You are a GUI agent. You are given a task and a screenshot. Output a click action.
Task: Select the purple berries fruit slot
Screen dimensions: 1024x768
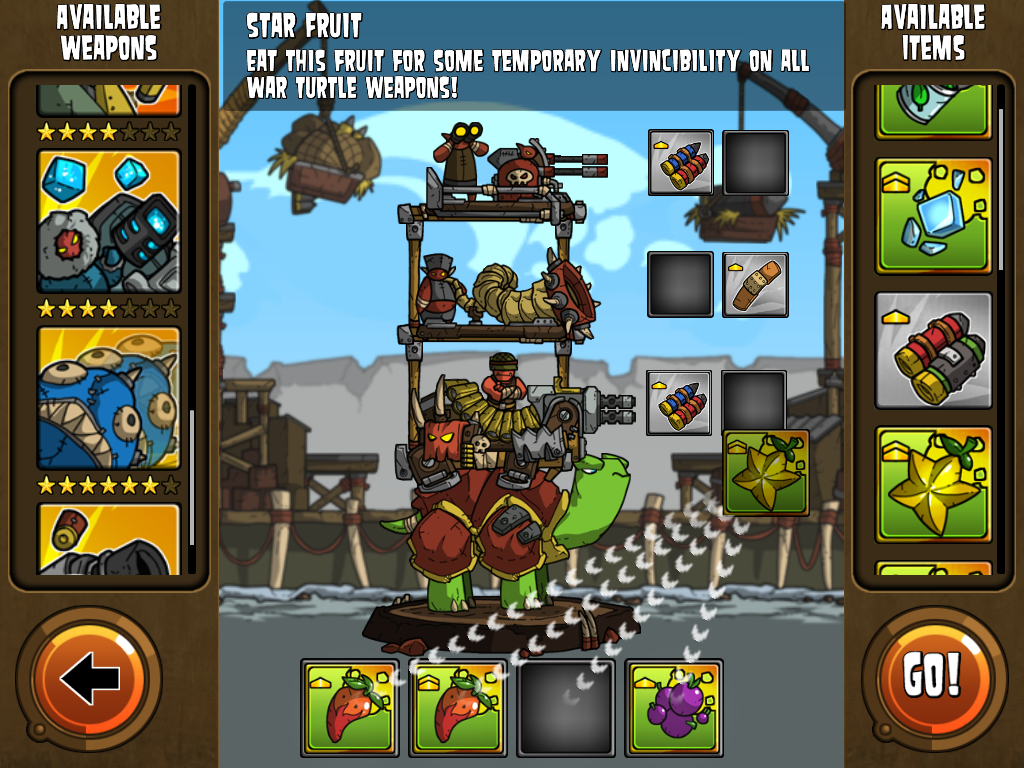coord(674,707)
